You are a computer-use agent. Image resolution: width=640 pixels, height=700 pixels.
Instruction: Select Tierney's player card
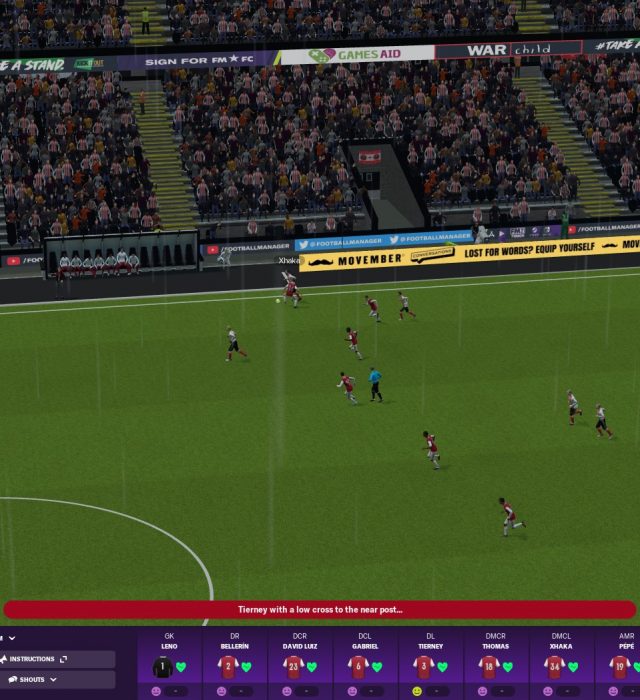(x=430, y=661)
